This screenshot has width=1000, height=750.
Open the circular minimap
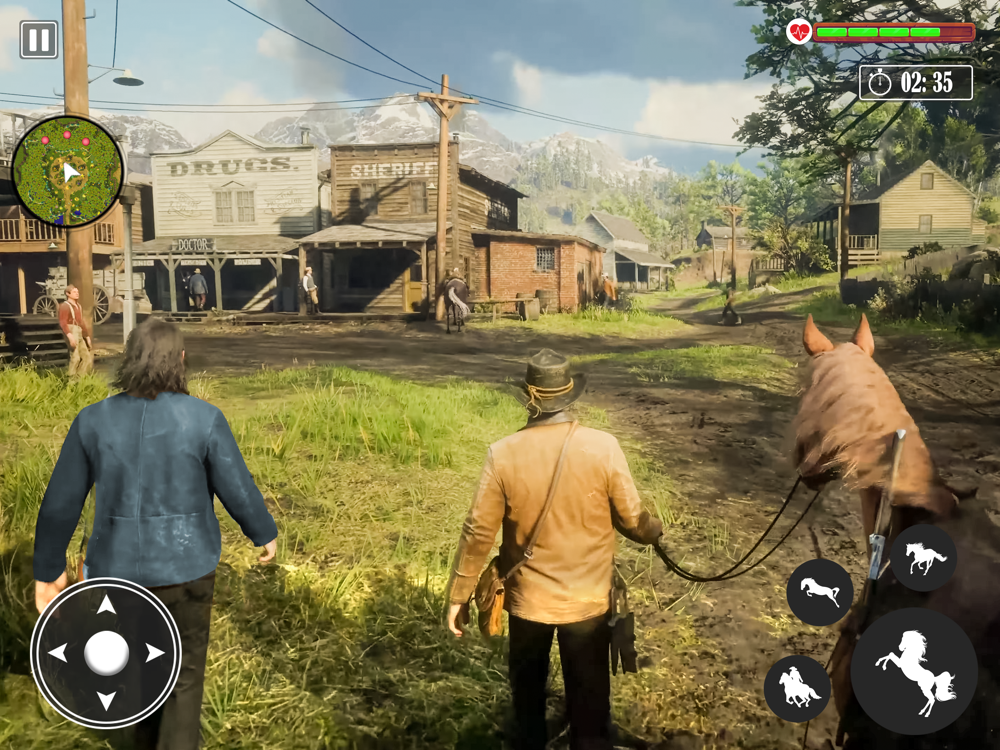pyautogui.click(x=68, y=171)
